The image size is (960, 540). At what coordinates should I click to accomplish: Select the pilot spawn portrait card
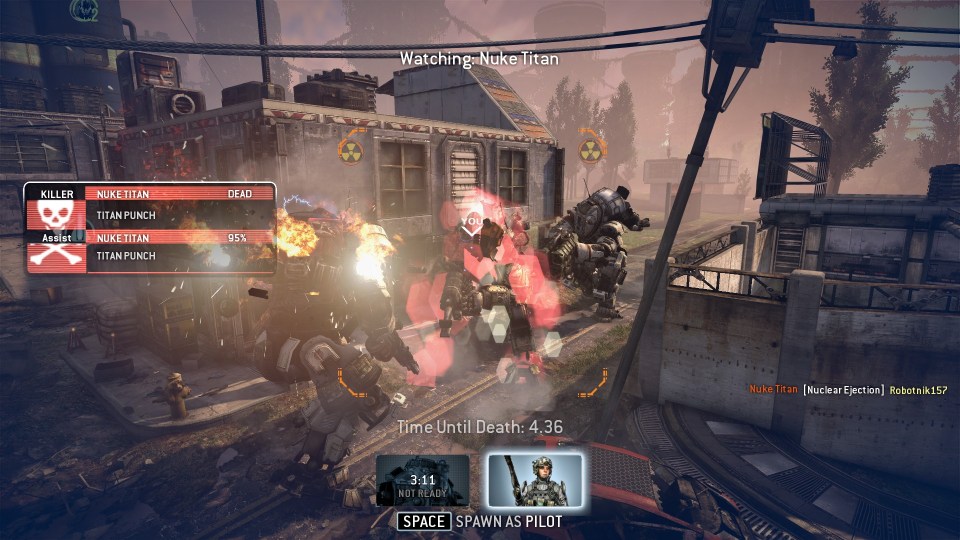pos(534,479)
